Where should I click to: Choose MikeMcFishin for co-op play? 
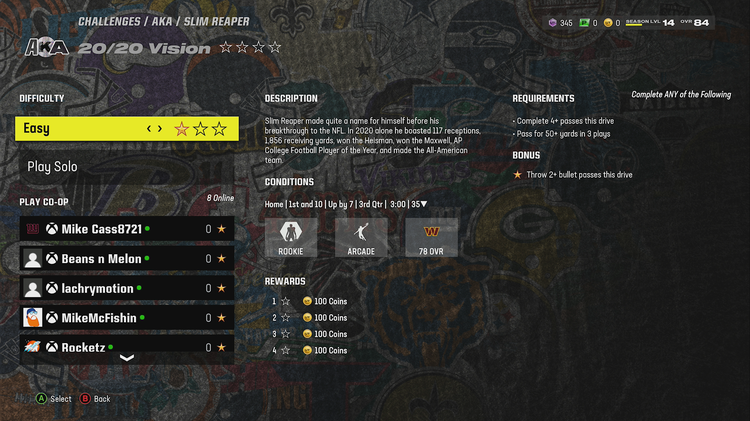127,318
